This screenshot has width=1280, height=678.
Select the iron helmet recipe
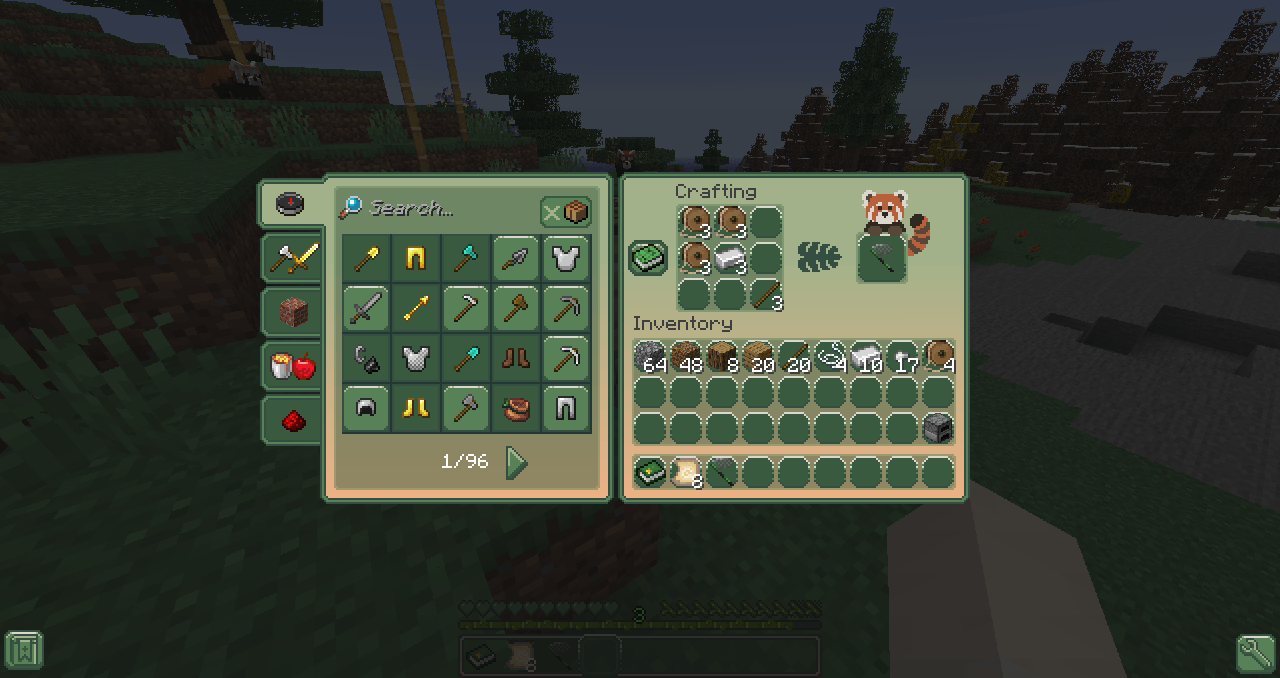pyautogui.click(x=366, y=409)
